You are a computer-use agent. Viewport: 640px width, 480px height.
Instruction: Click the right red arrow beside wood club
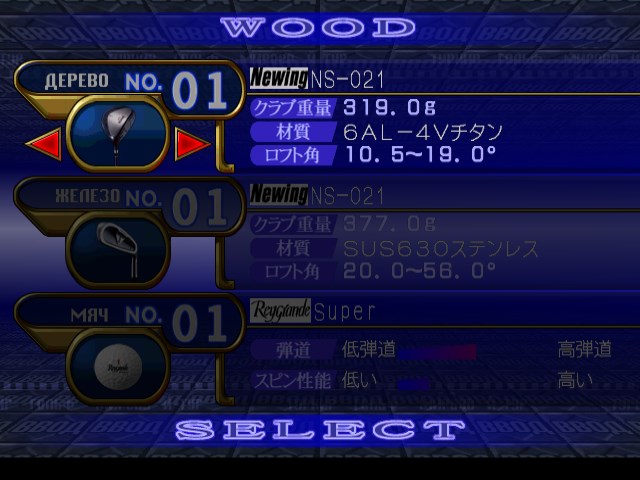click(190, 145)
